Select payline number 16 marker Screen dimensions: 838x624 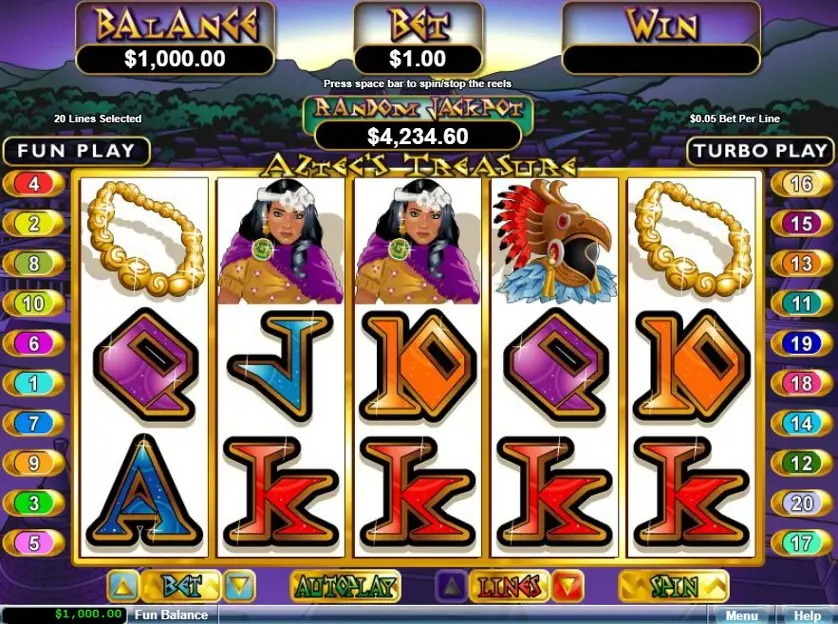tap(801, 184)
